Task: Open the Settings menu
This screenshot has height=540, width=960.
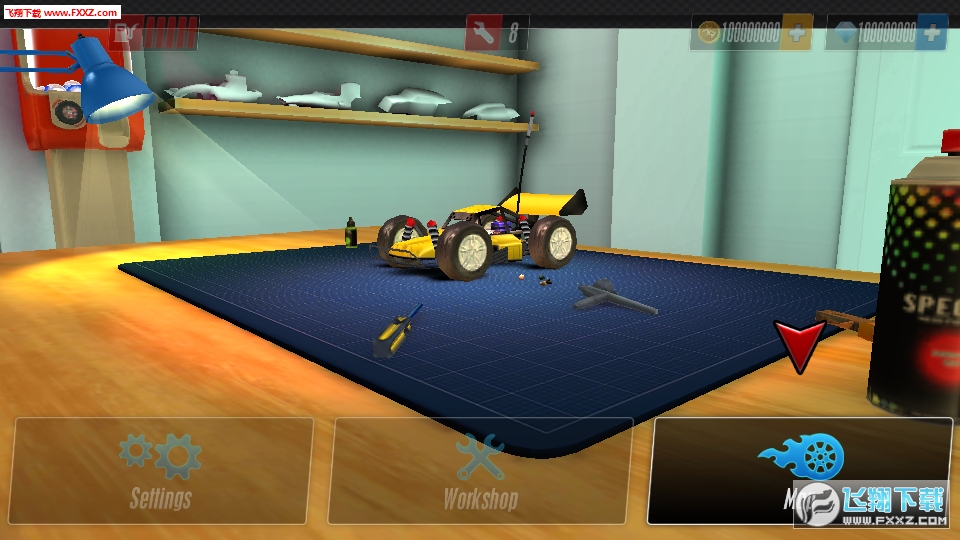Action: pyautogui.click(x=161, y=470)
